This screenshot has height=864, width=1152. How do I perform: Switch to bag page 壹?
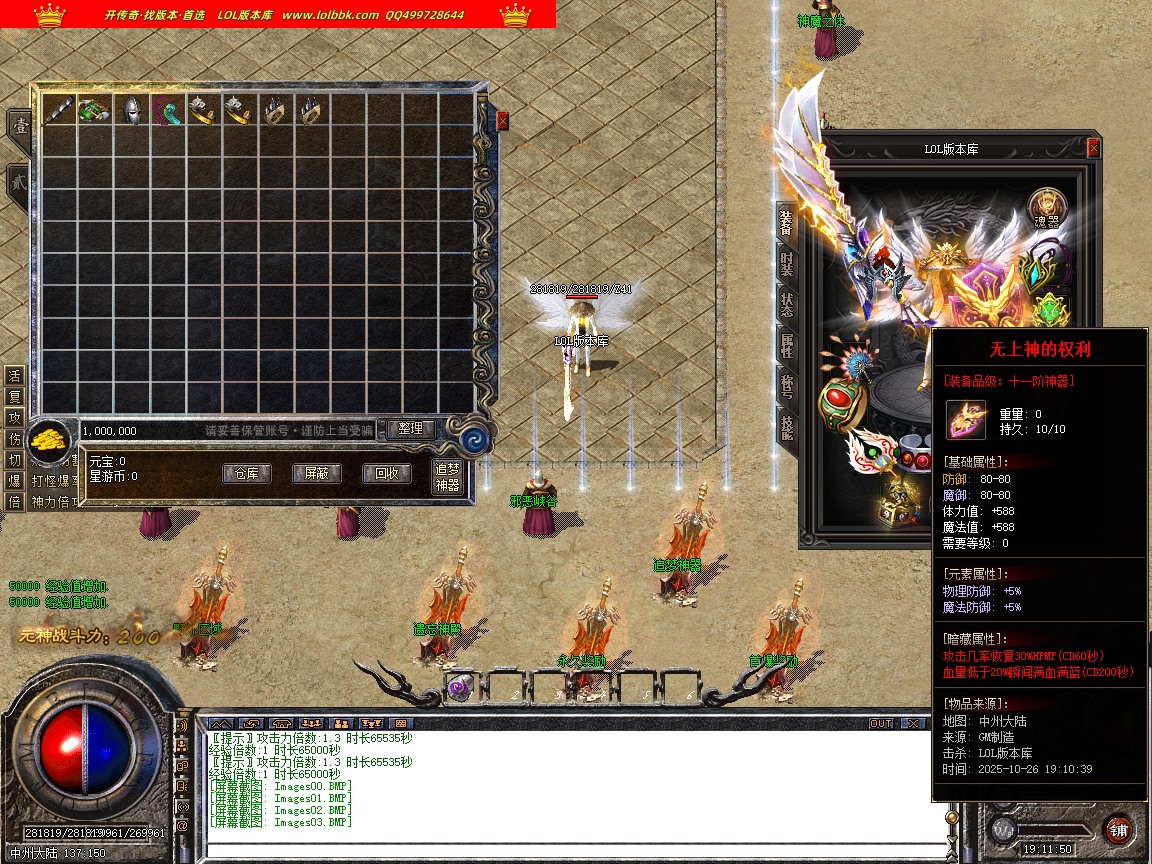click(x=18, y=127)
